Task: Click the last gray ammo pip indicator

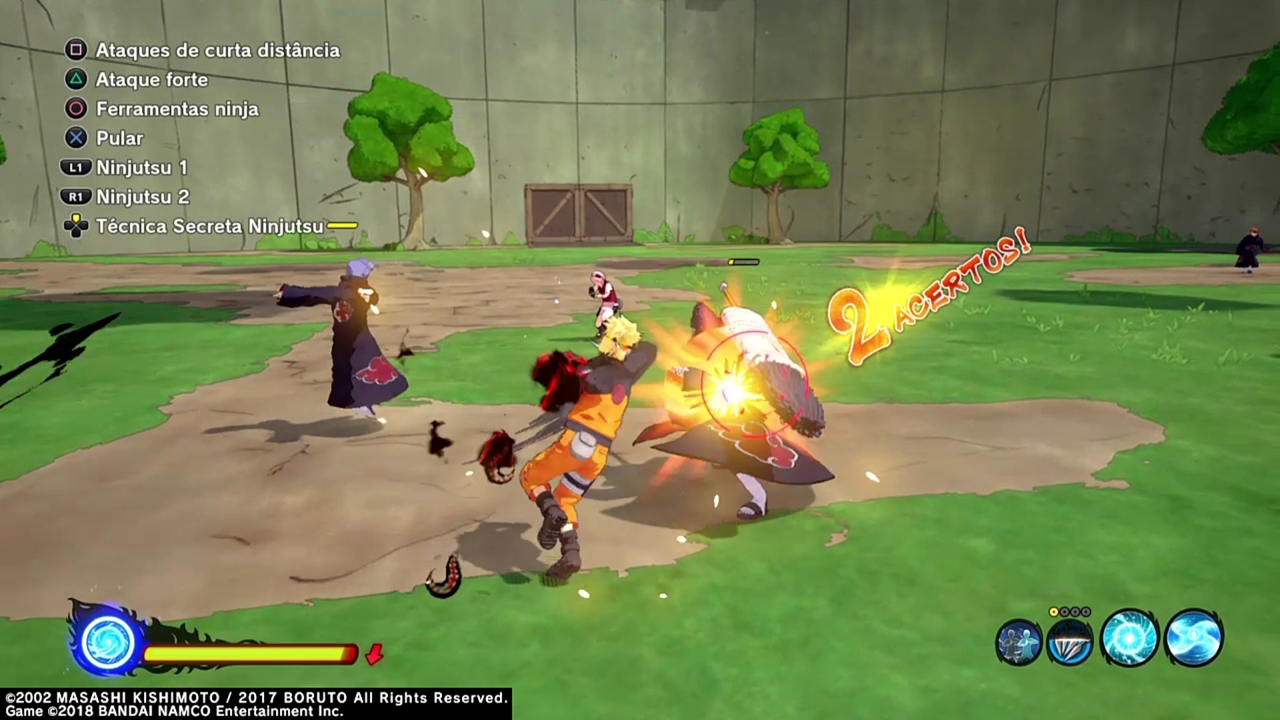Action: point(1086,612)
